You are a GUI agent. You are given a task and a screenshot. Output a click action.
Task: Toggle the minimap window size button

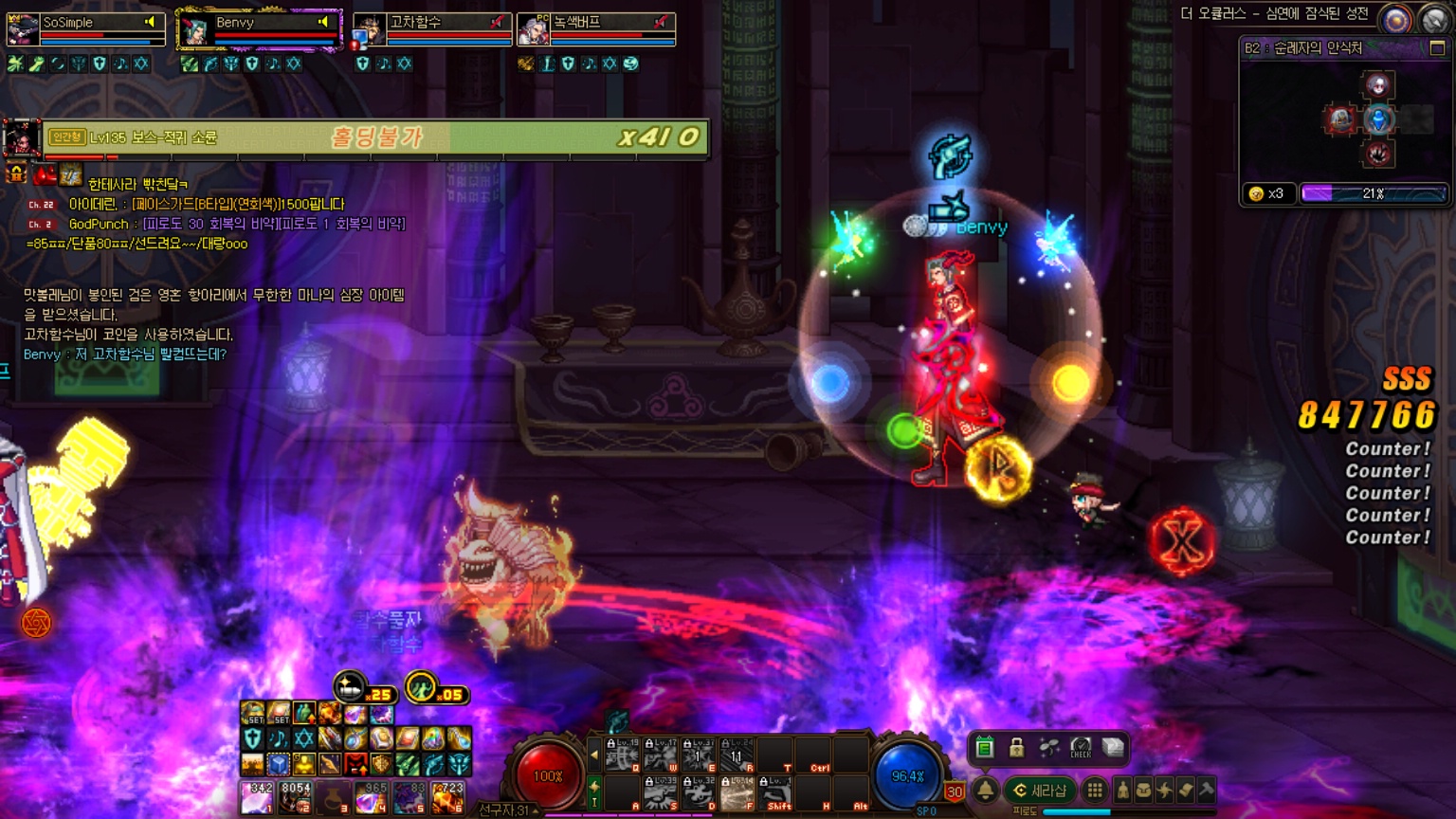[1437, 47]
